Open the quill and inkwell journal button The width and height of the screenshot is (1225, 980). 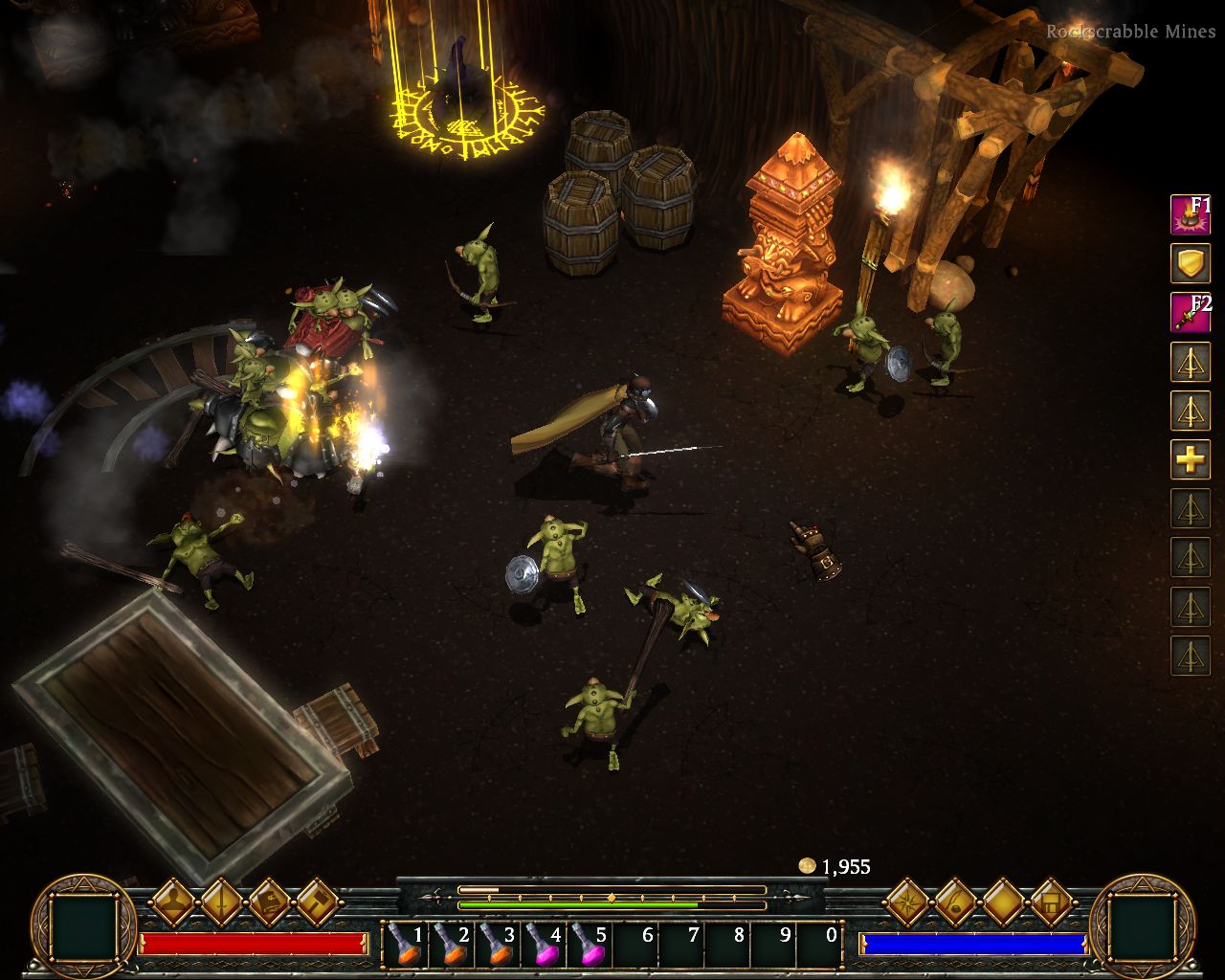pos(954,901)
